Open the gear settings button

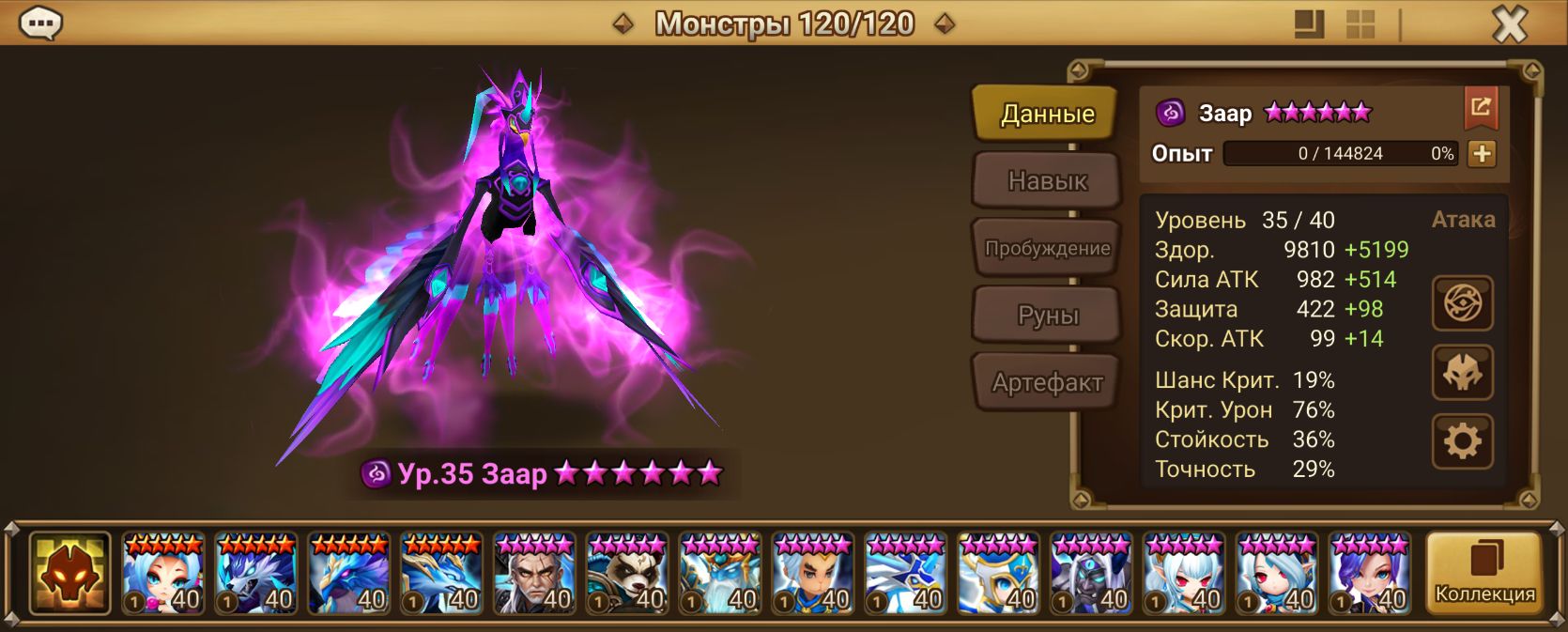point(1462,440)
